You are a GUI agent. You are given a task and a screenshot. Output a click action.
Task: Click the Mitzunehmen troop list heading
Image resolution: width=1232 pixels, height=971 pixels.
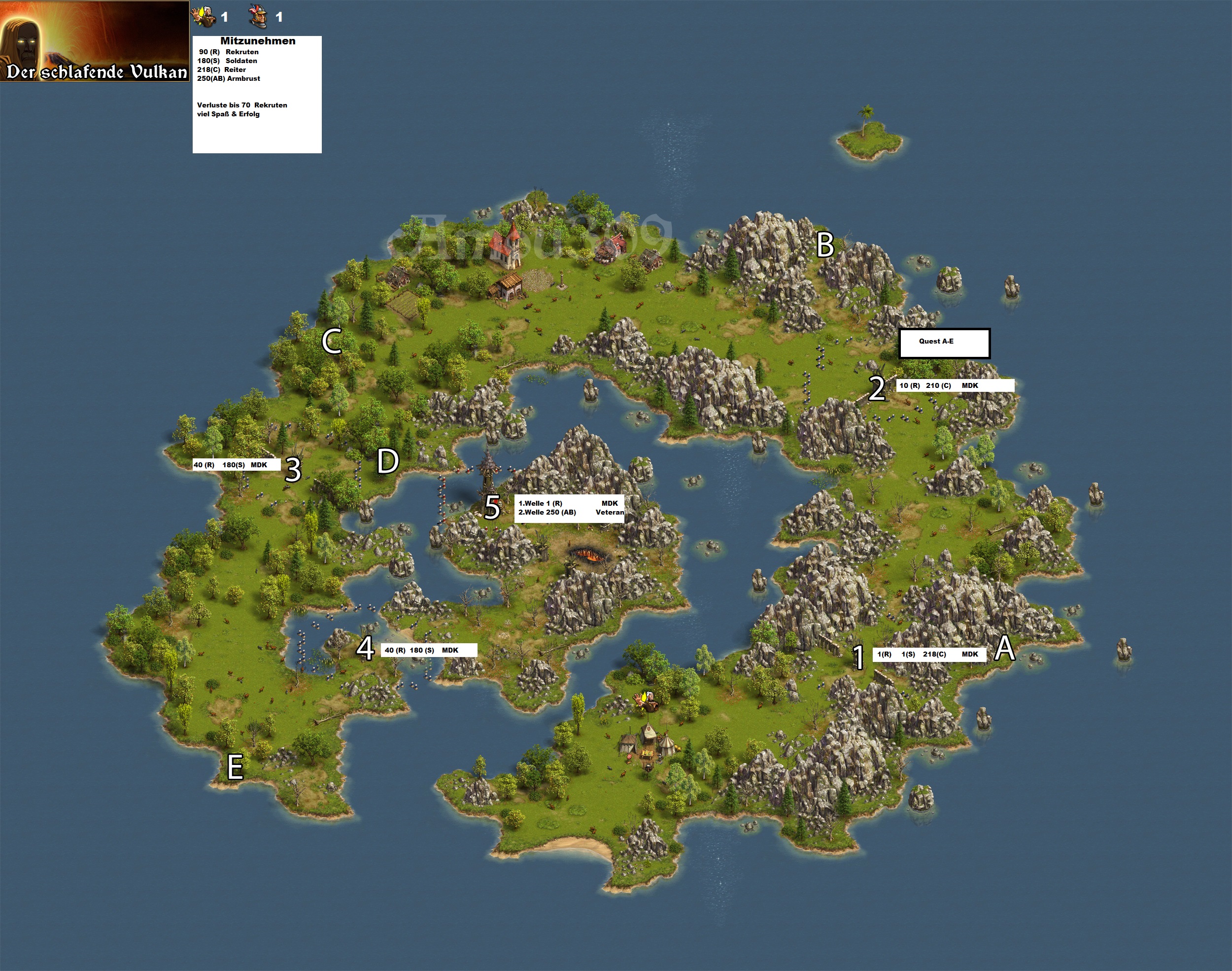257,41
